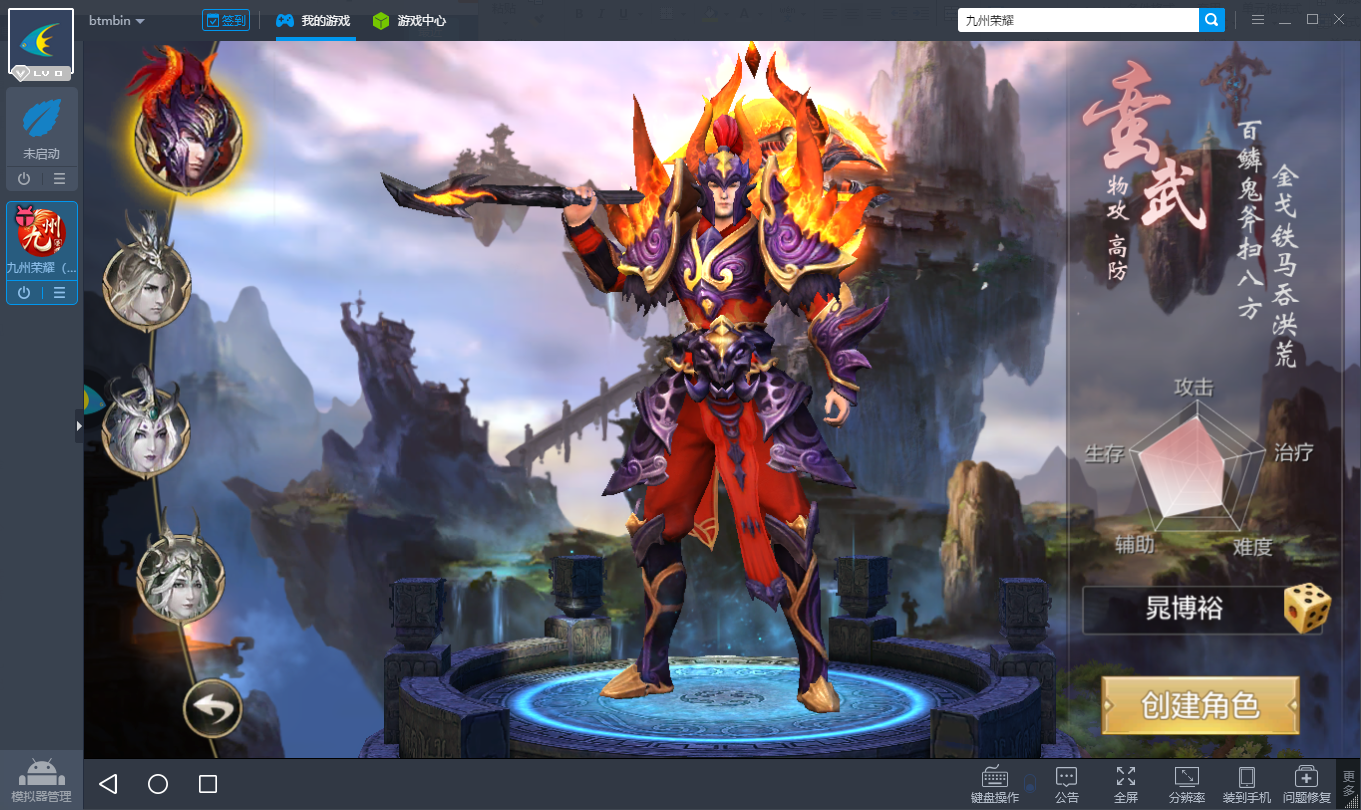Screen dimensions: 1361x810
Task: Open 问题修复 problem repair tool
Action: 1306,784
